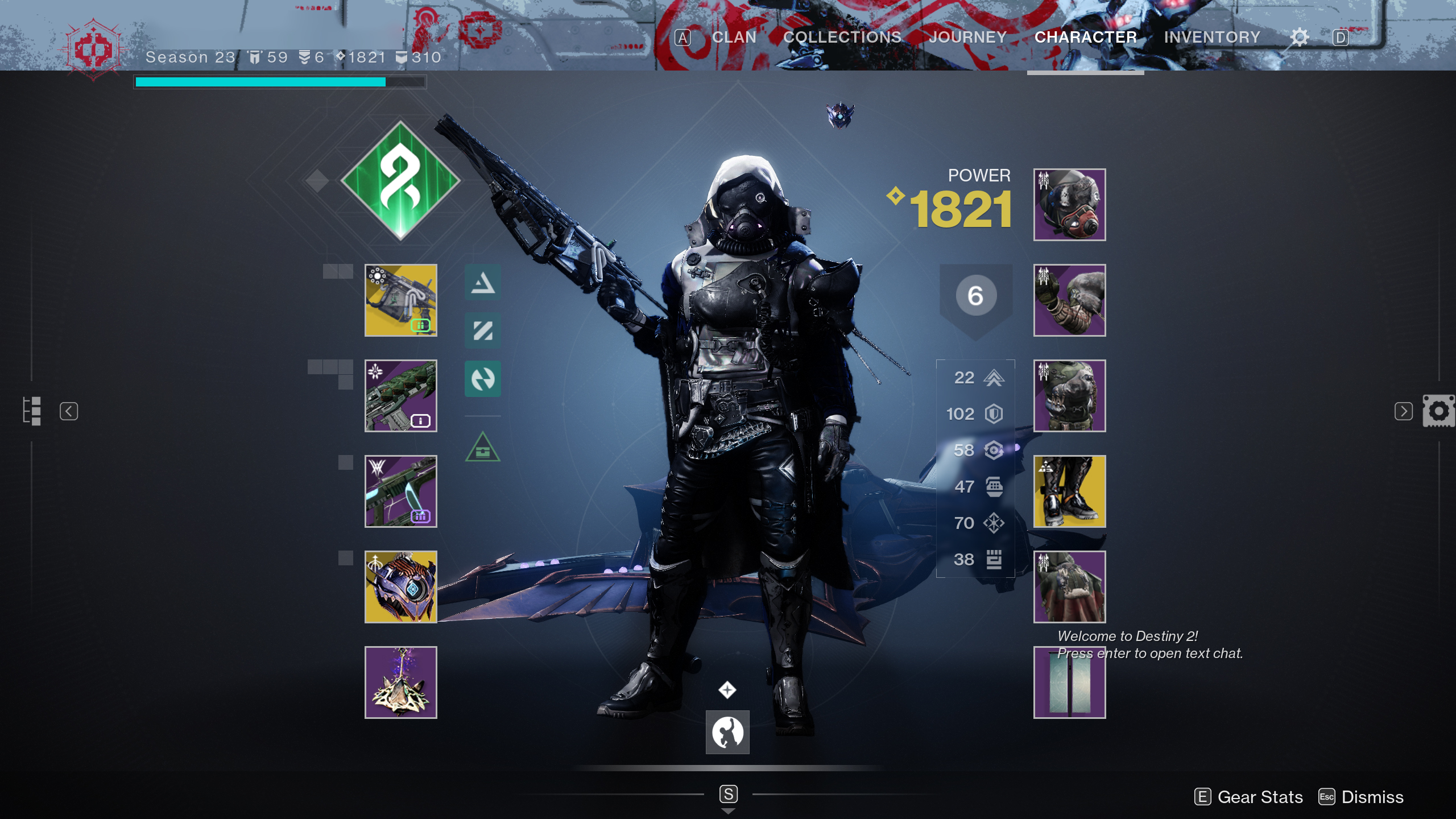This screenshot has width=1456, height=819.
Task: Inspect the equipped helmet
Action: [x=1069, y=206]
